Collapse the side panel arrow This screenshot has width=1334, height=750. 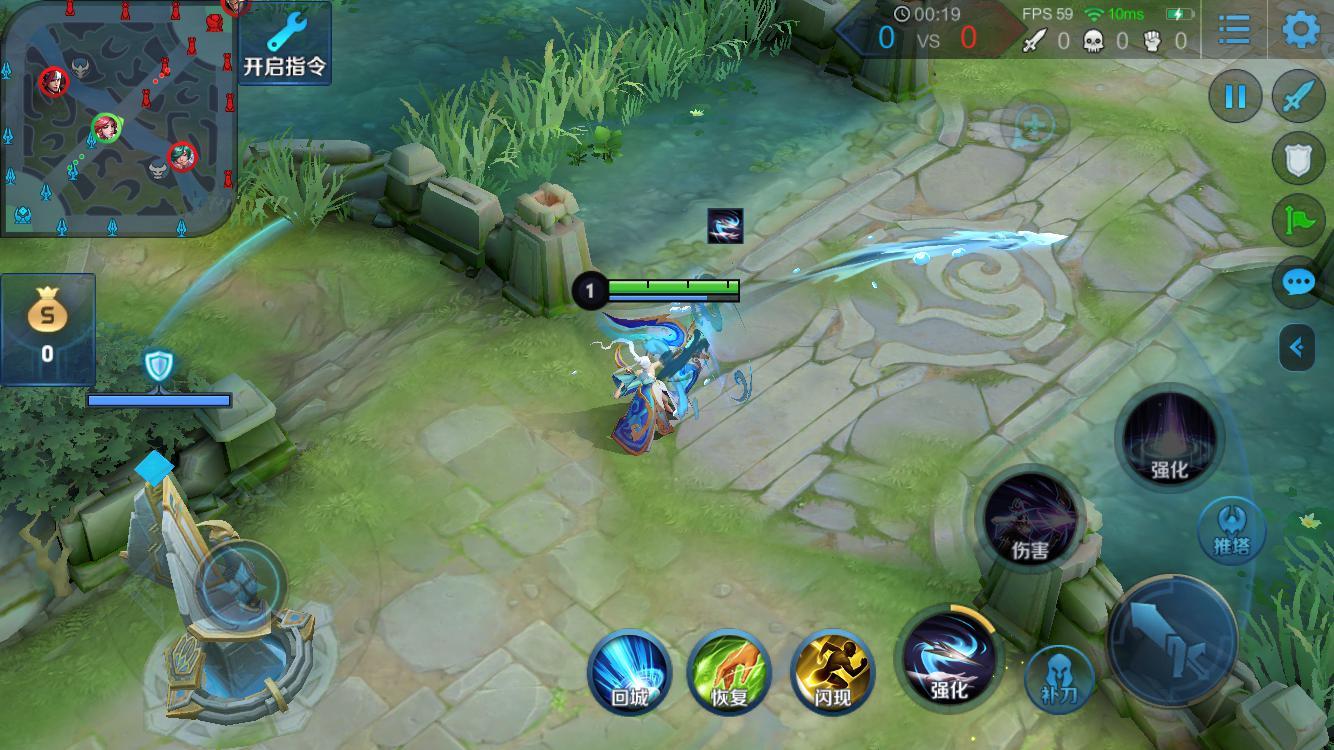pyautogui.click(x=1297, y=347)
